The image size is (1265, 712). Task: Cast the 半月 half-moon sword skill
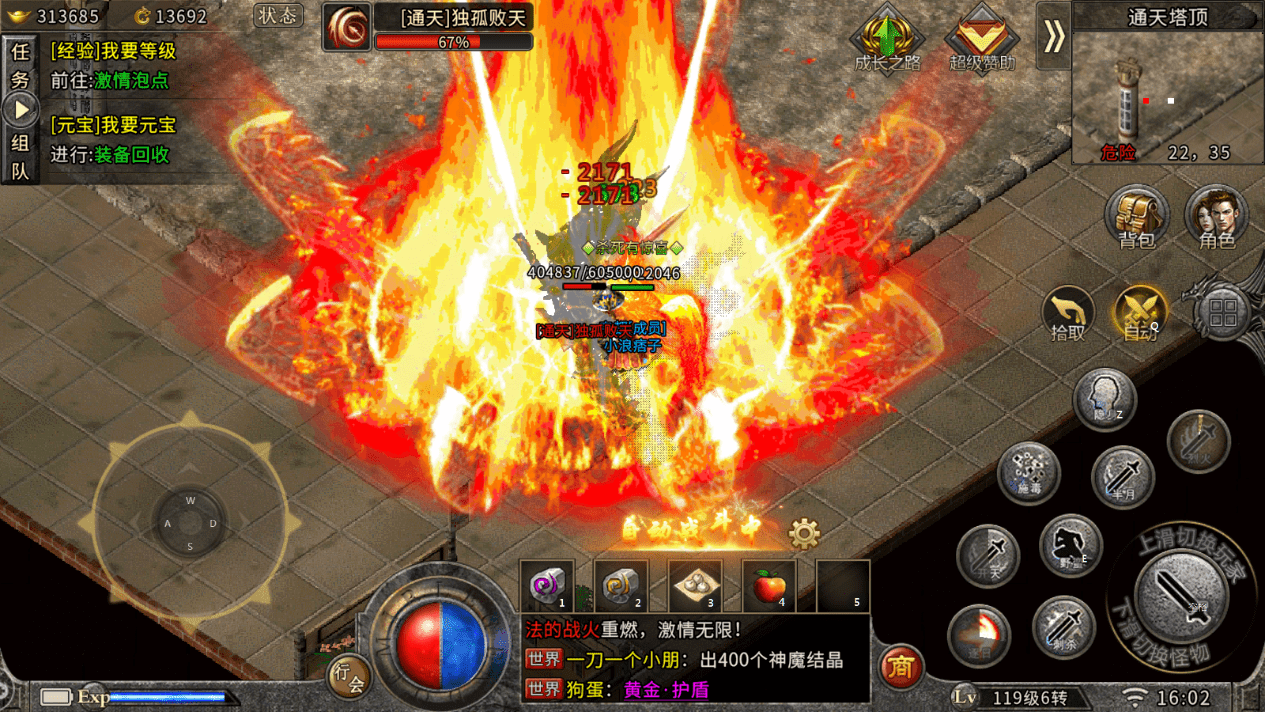tap(1122, 476)
